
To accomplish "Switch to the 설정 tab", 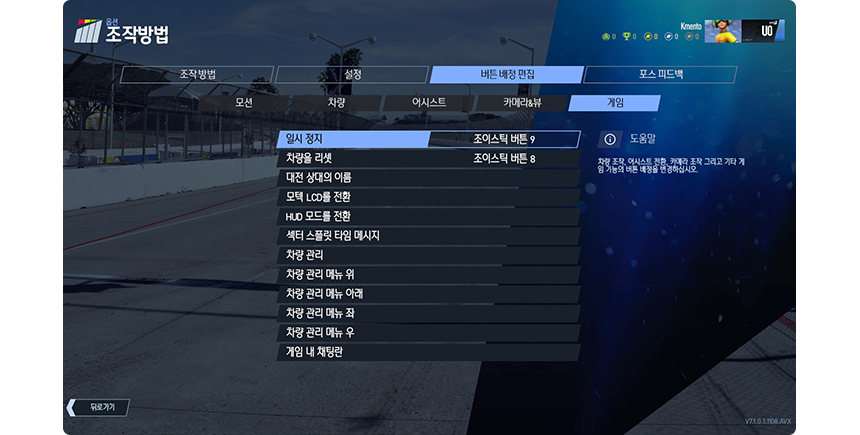I will coord(351,75).
